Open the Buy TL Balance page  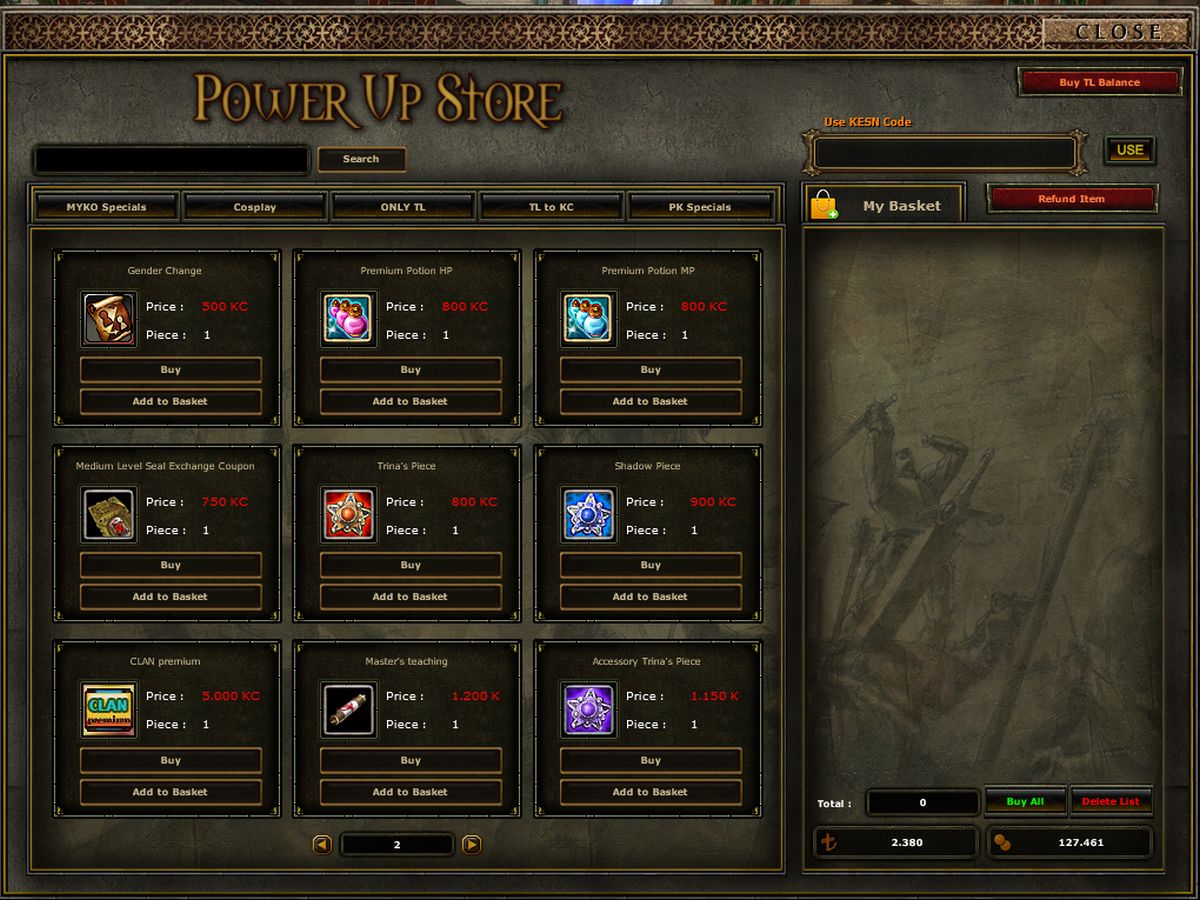click(1099, 82)
